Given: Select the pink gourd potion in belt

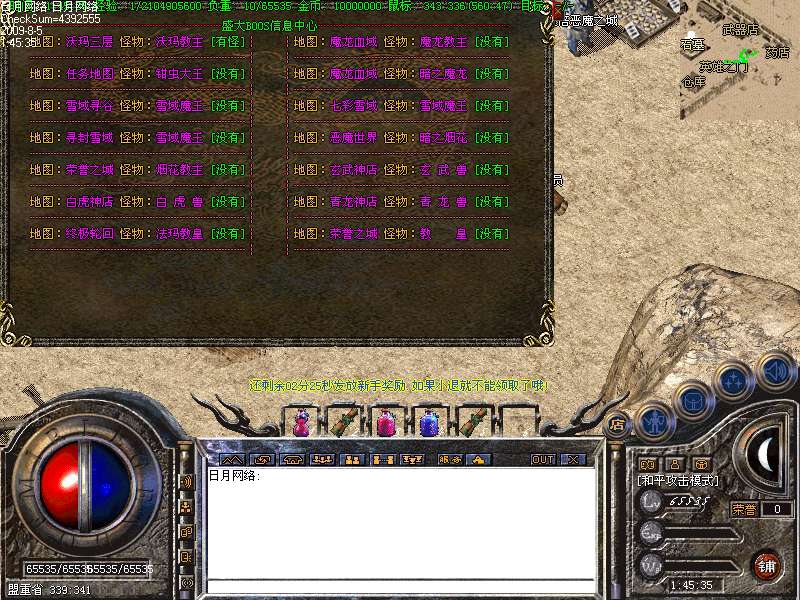Looking at the screenshot, I should 301,424.
